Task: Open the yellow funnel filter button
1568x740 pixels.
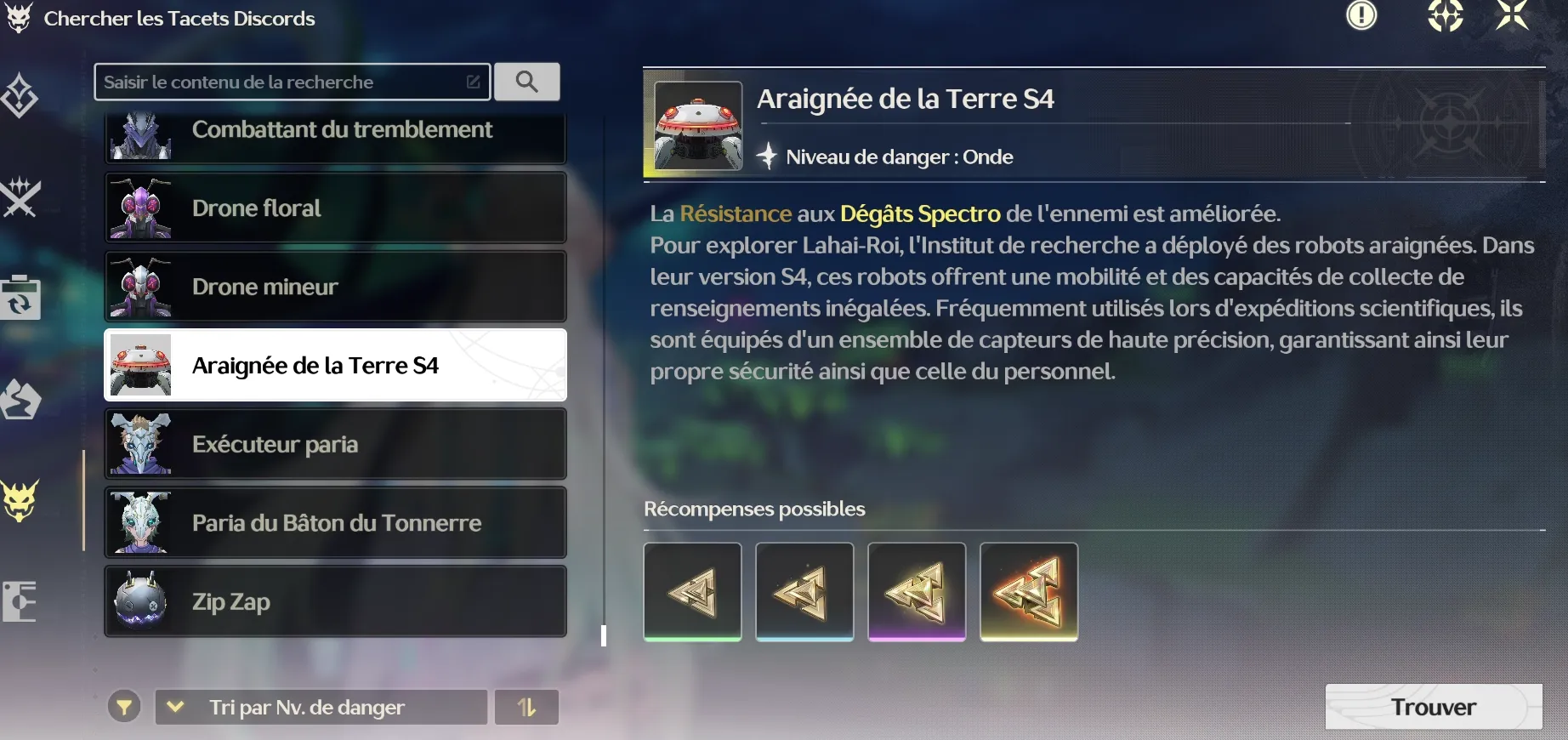Action: coord(124,707)
